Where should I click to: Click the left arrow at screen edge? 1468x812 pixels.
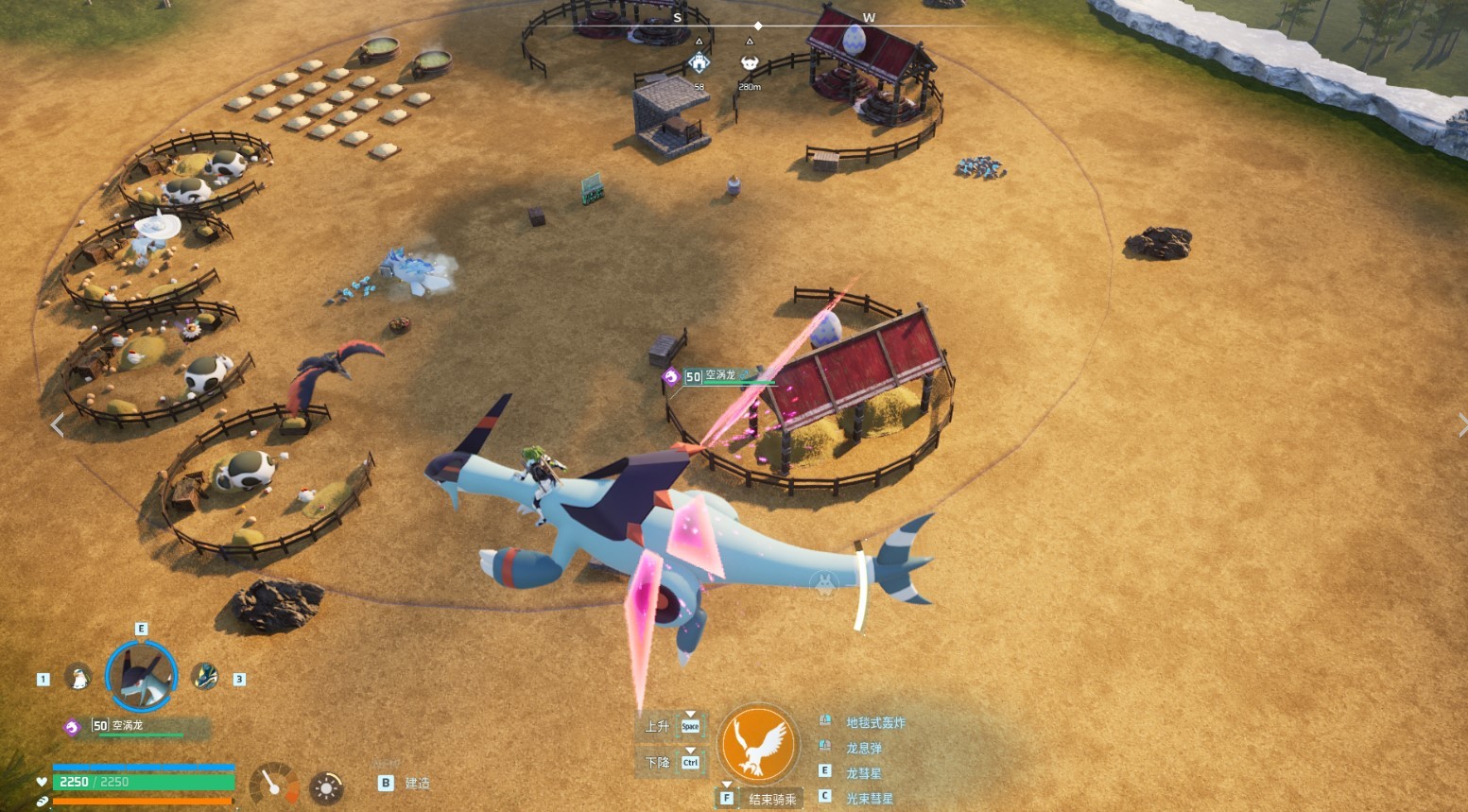point(58,425)
